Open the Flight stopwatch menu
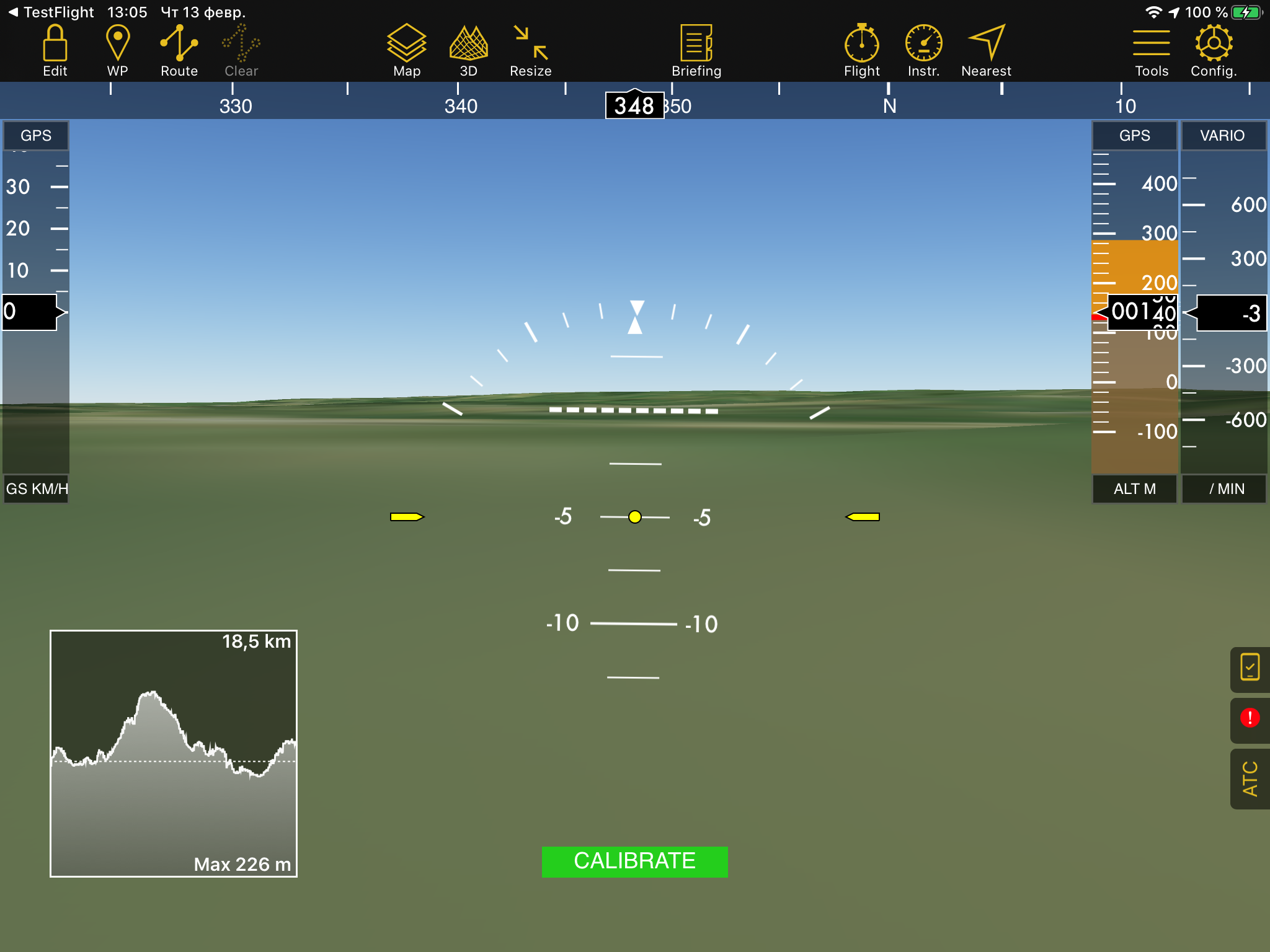Viewport: 1270px width, 952px height. pyautogui.click(x=861, y=51)
